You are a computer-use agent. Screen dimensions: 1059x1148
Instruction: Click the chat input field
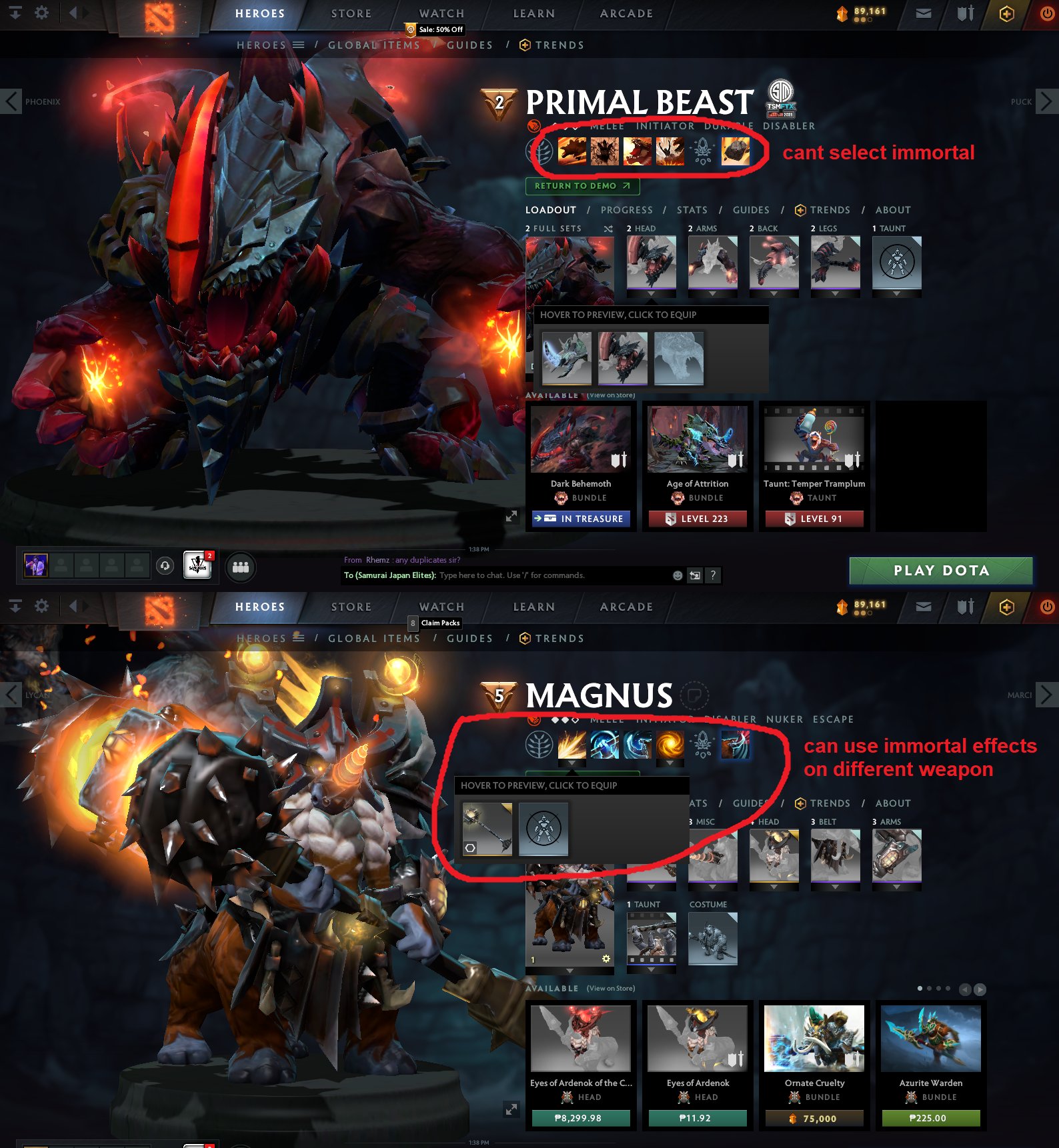pos(534,575)
